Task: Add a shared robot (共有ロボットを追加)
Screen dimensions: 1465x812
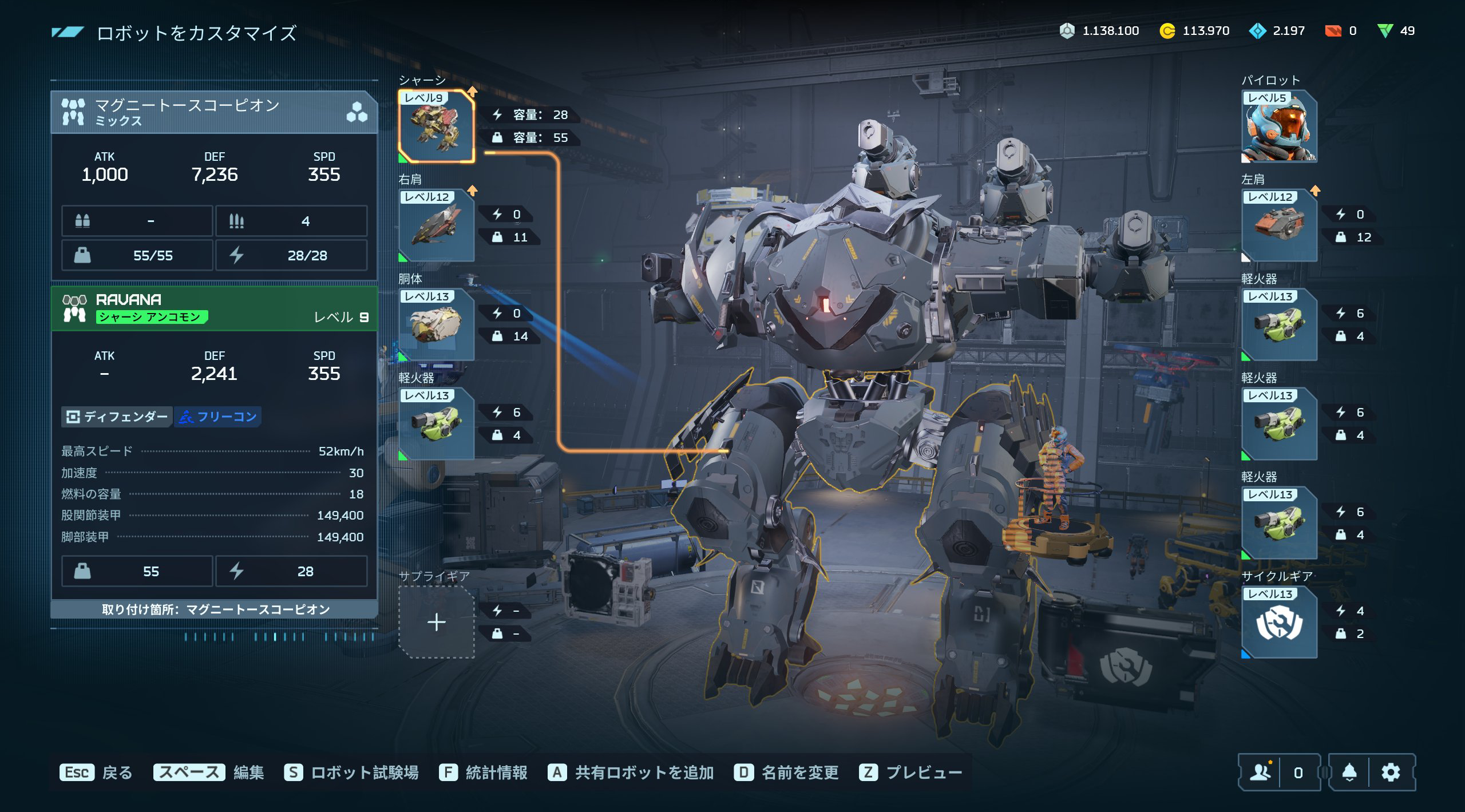Action: point(631,773)
